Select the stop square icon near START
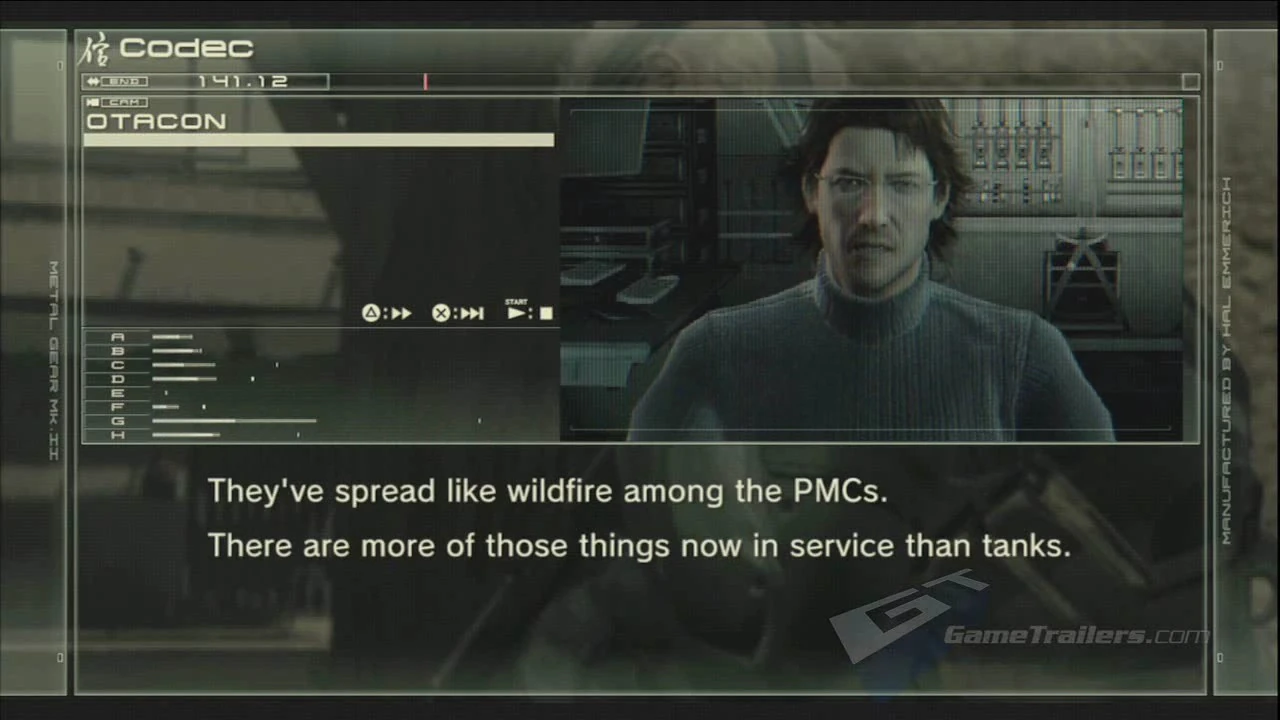The height and width of the screenshot is (720, 1280). point(545,313)
